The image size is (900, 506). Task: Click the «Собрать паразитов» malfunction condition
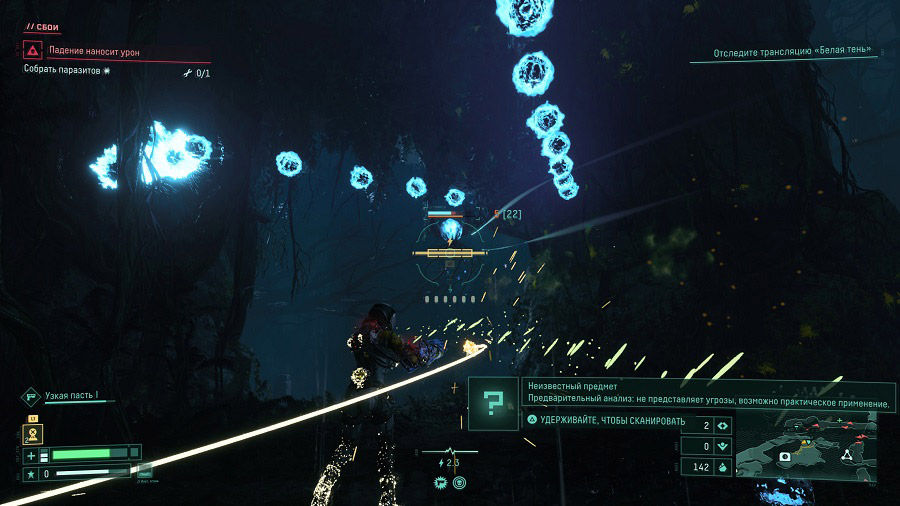pyautogui.click(x=67, y=70)
